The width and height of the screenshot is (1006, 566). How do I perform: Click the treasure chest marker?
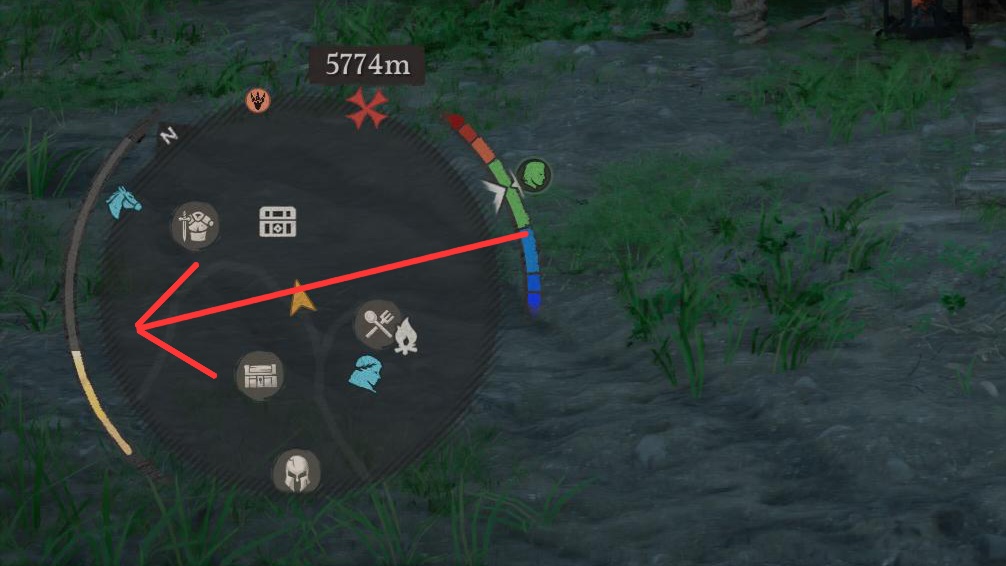[277, 222]
